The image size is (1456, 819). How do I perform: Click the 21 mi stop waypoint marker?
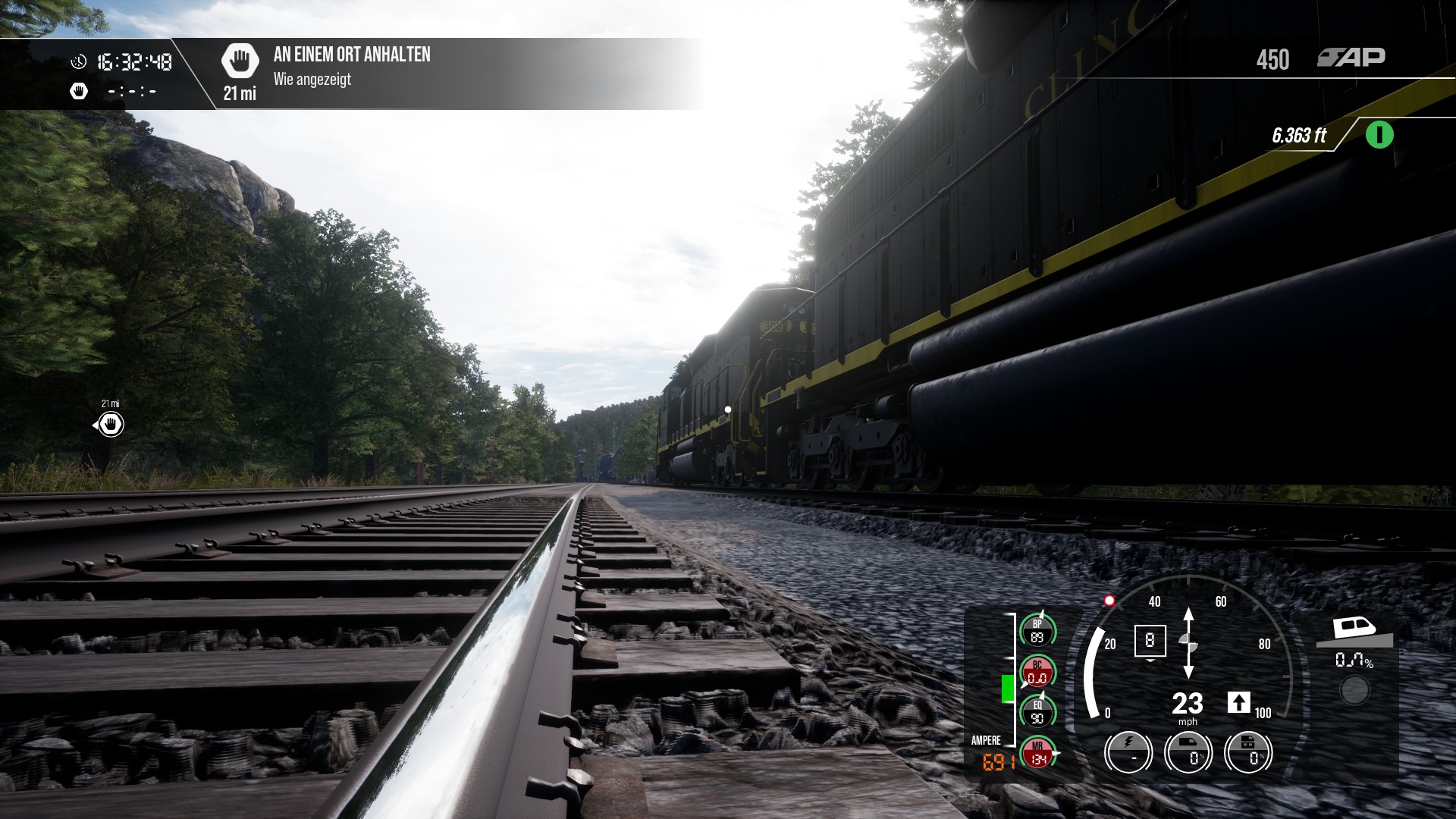[111, 424]
